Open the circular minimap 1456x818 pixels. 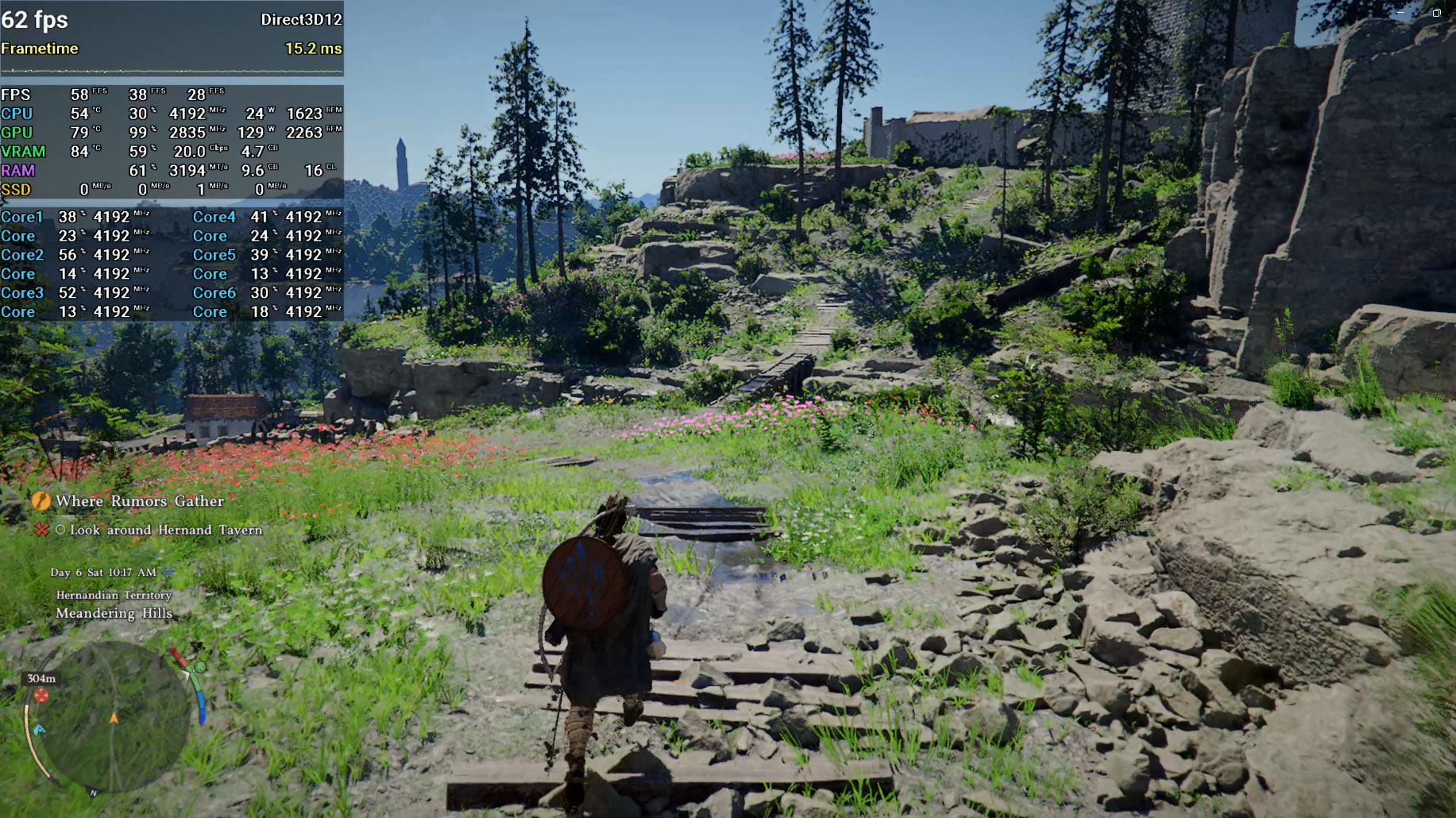(x=111, y=719)
